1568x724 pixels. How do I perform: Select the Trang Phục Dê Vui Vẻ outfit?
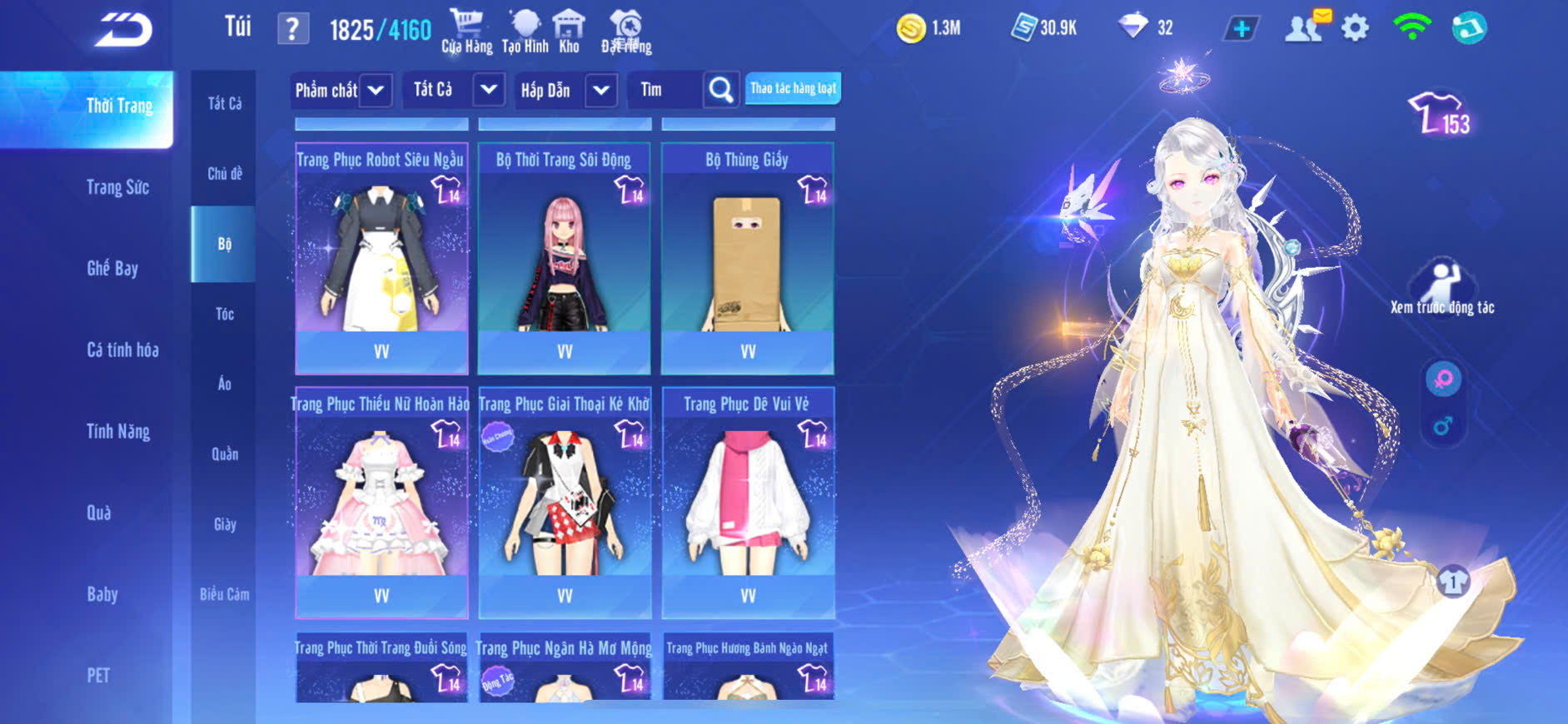(748, 502)
